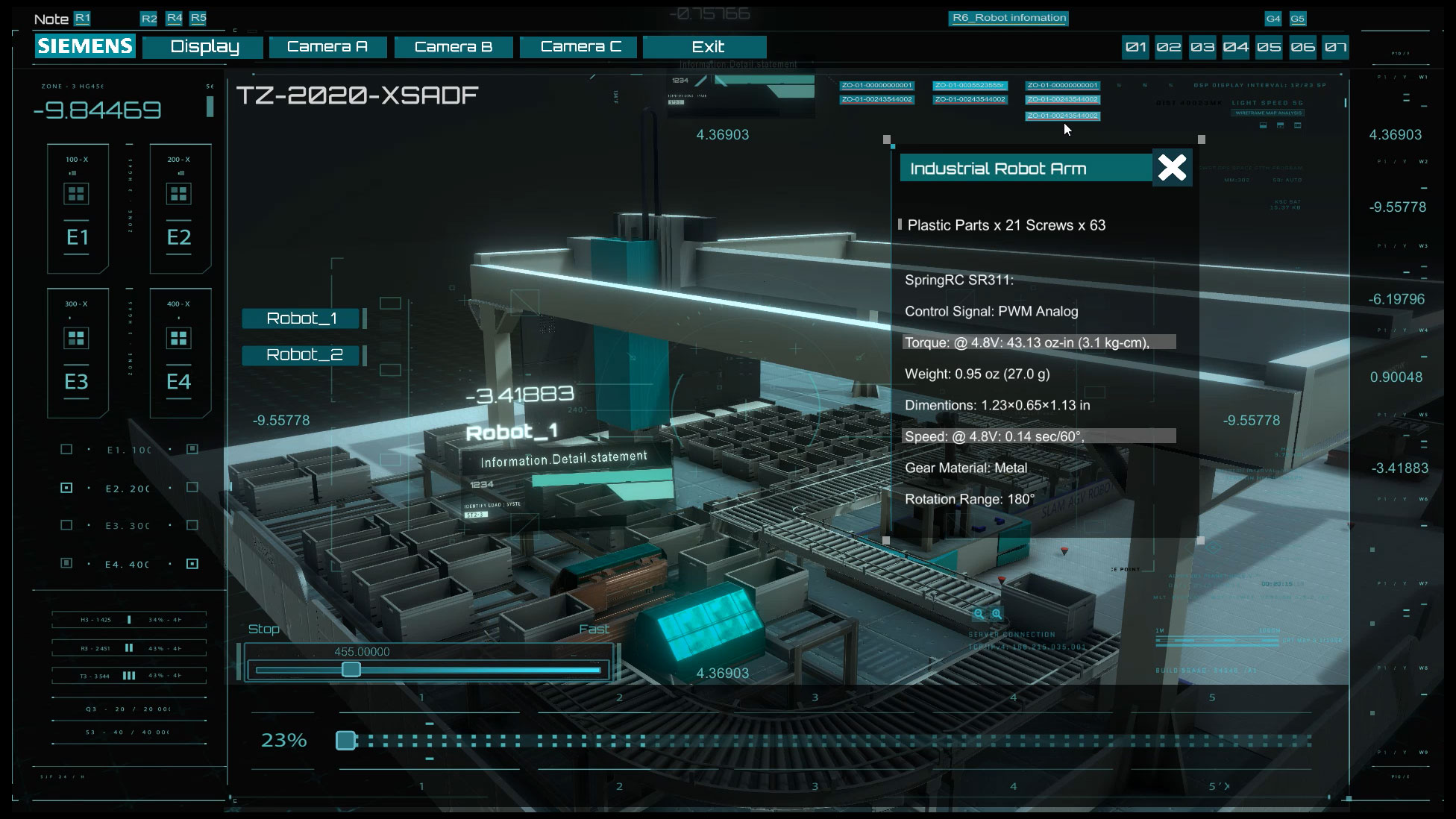
Task: Open the R1 note tag
Action: pyautogui.click(x=82, y=18)
